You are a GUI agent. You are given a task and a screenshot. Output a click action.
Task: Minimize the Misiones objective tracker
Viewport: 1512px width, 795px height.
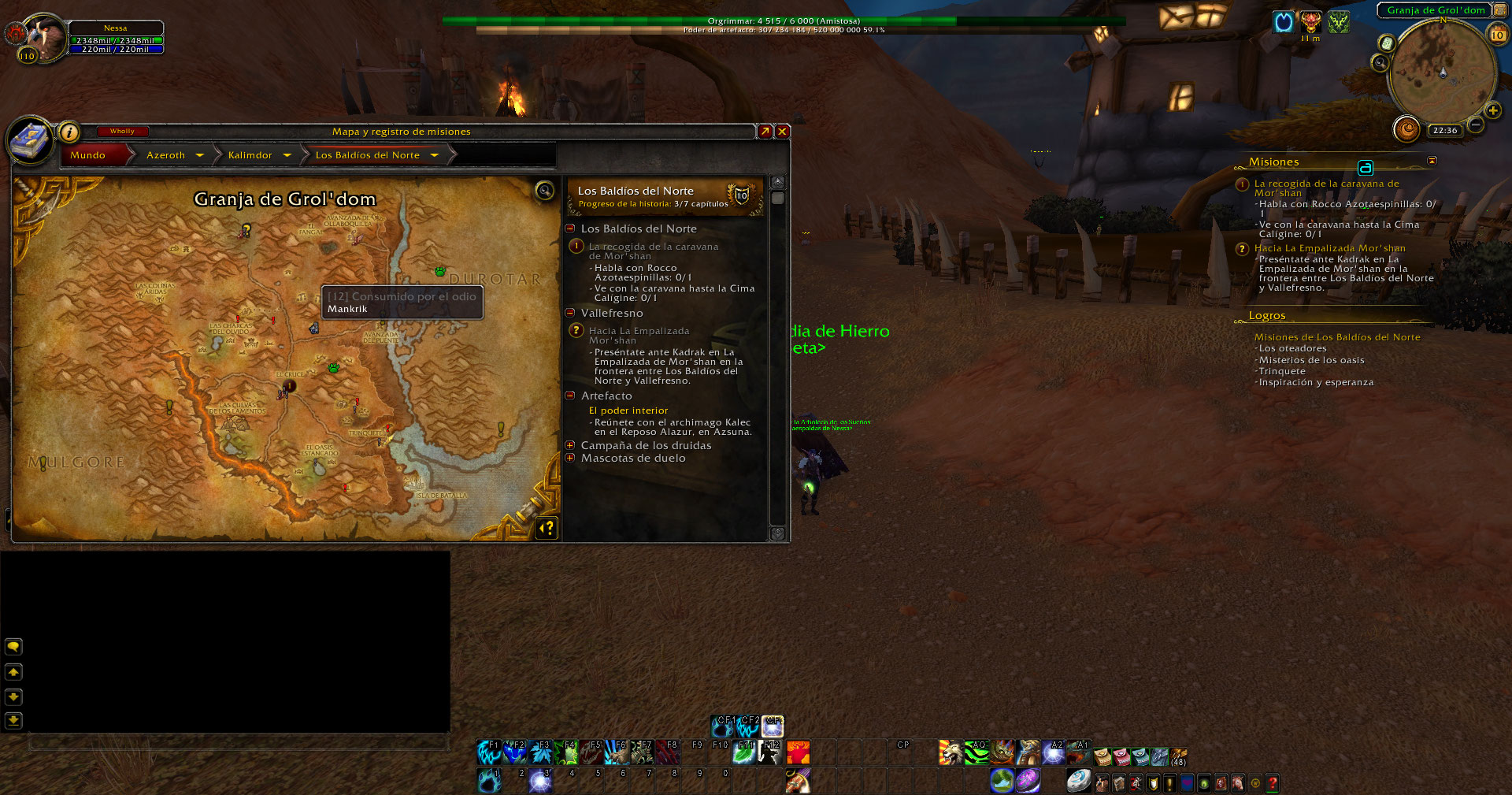(1432, 161)
